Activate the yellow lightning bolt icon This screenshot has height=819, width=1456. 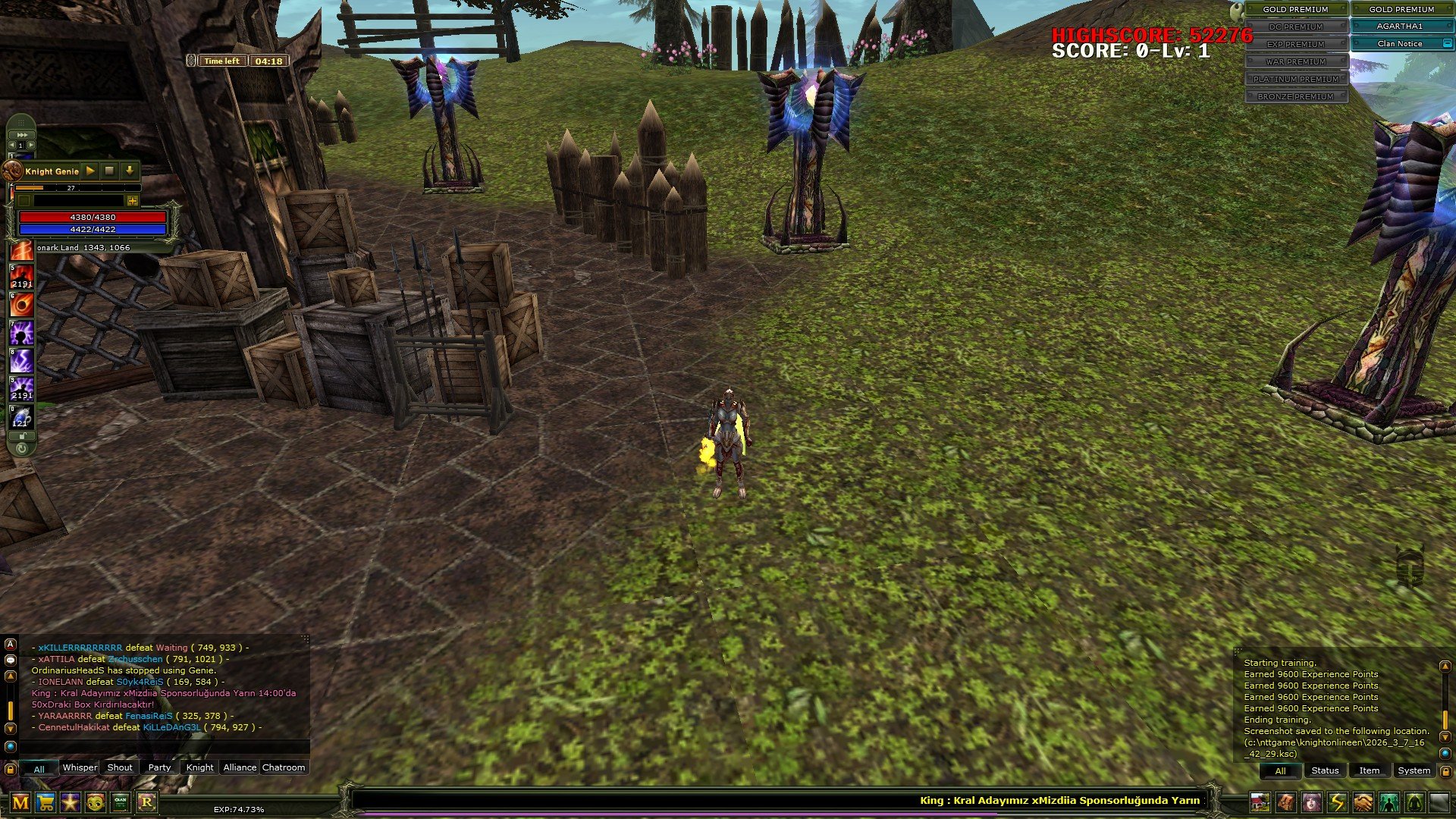(x=1338, y=802)
